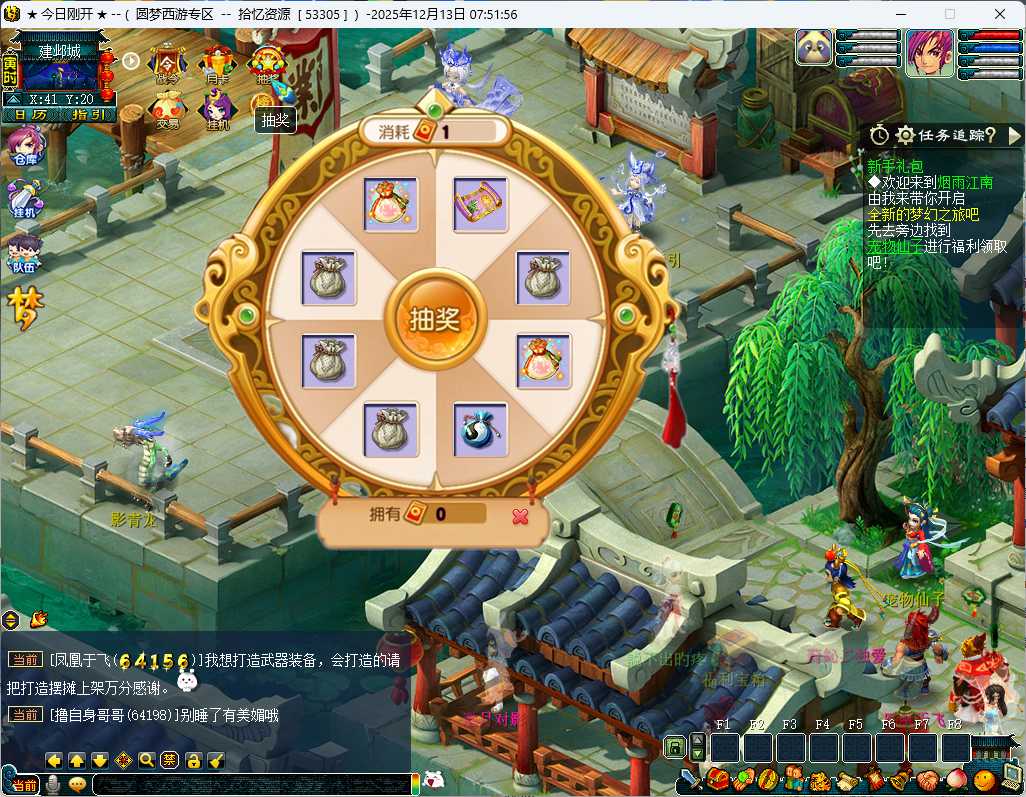Viewport: 1026px width, 797px height.
Task: Open the 月卡 monthly card icon
Action: coord(217,65)
